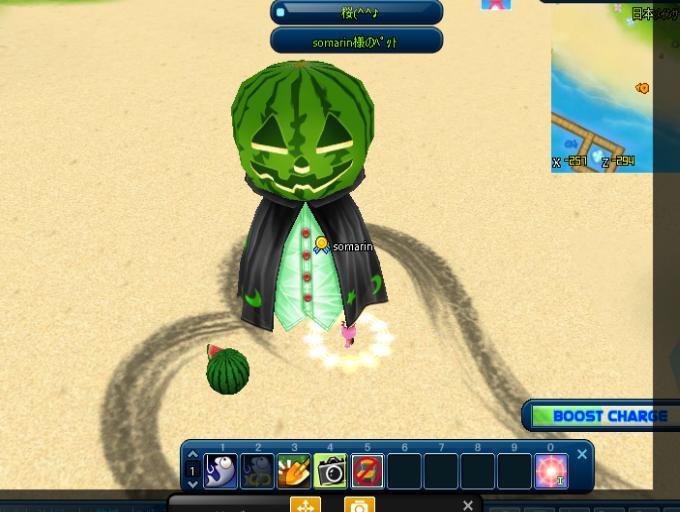The image size is (680, 512).
Task: Select the fishing hook skill in slot 1
Action: (221, 470)
